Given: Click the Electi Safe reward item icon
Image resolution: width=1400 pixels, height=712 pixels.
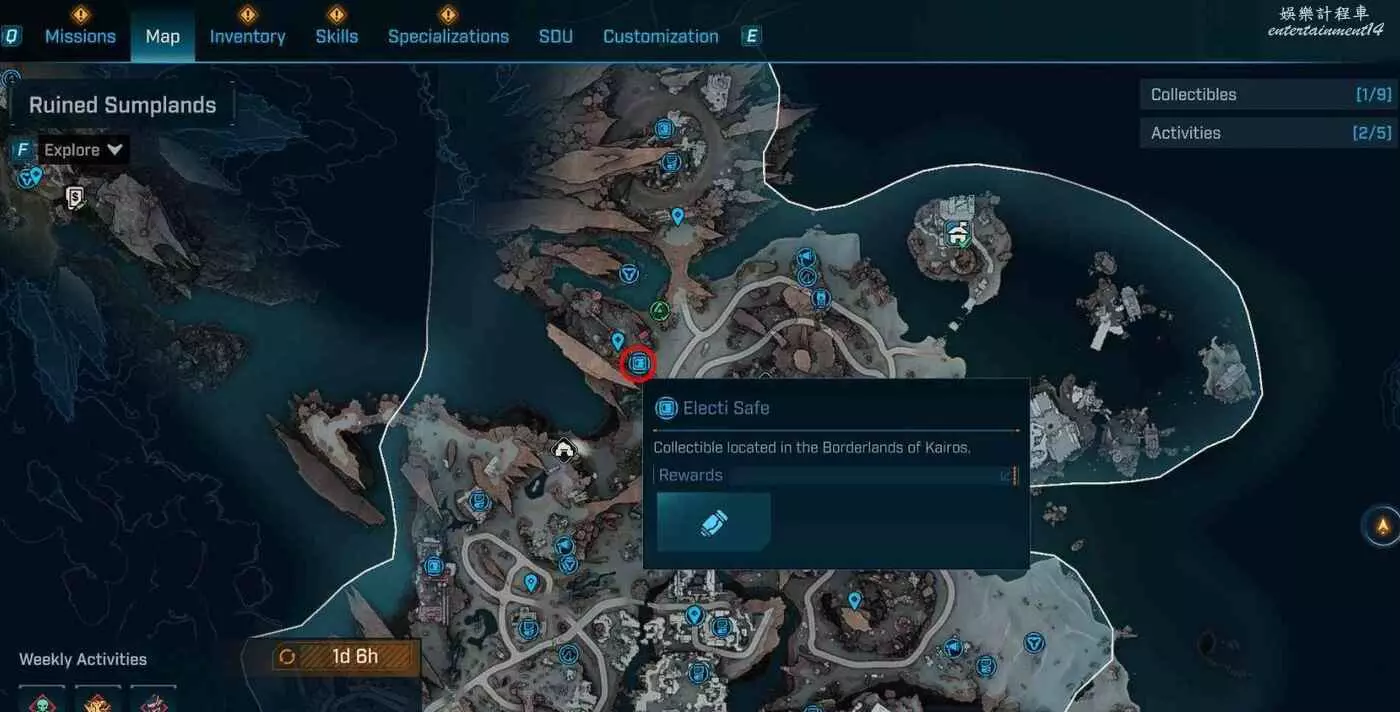Looking at the screenshot, I should 714,521.
